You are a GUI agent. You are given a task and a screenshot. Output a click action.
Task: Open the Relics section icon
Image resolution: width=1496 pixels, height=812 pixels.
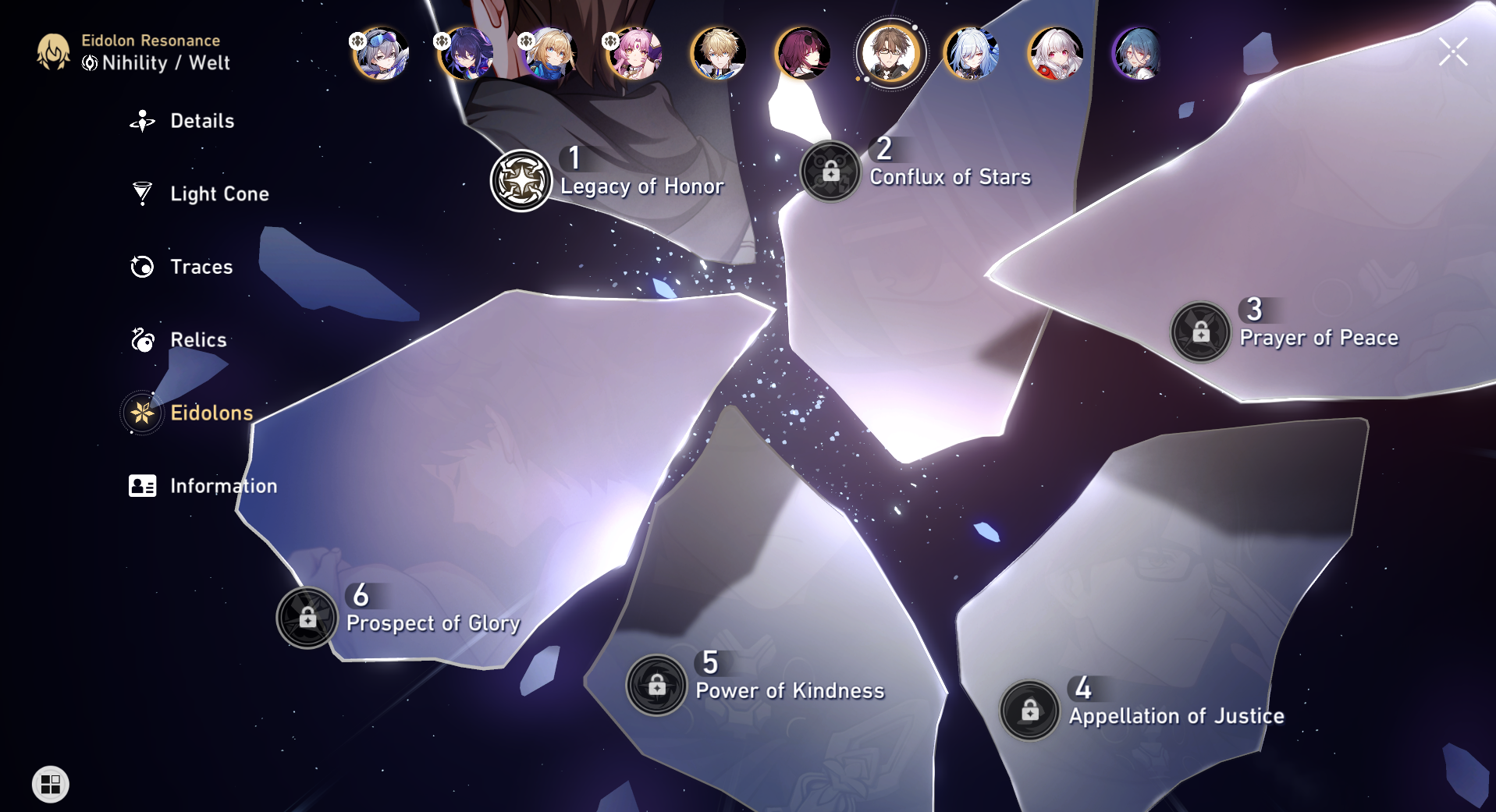click(141, 340)
